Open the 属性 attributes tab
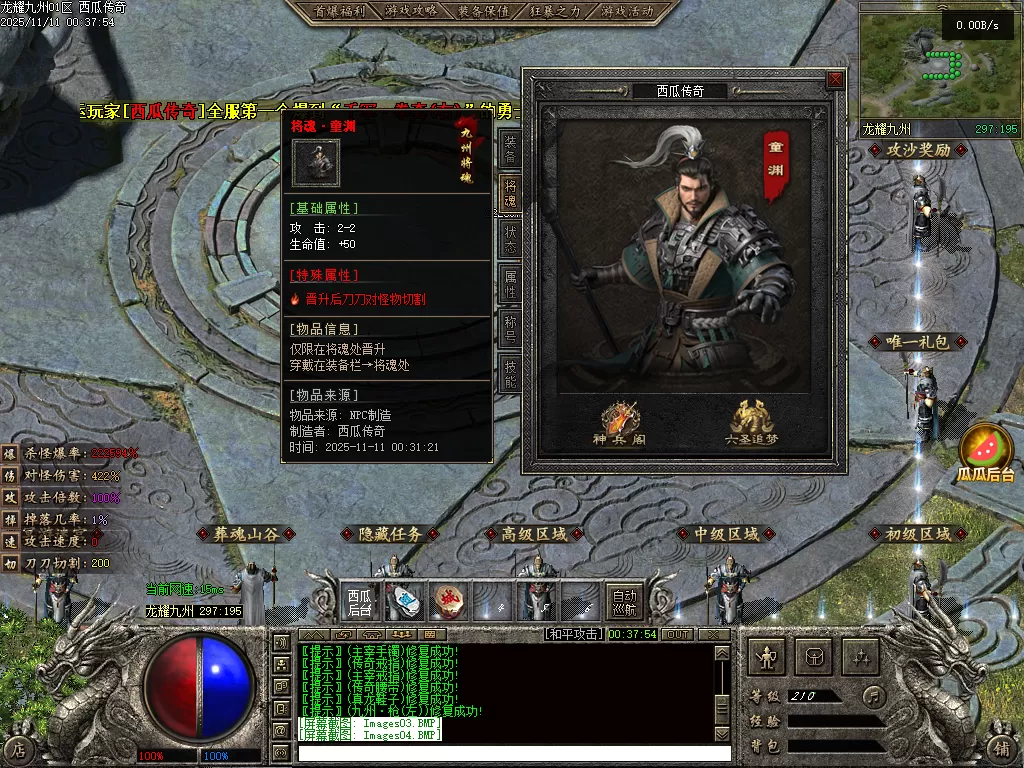The image size is (1024, 768). click(510, 285)
